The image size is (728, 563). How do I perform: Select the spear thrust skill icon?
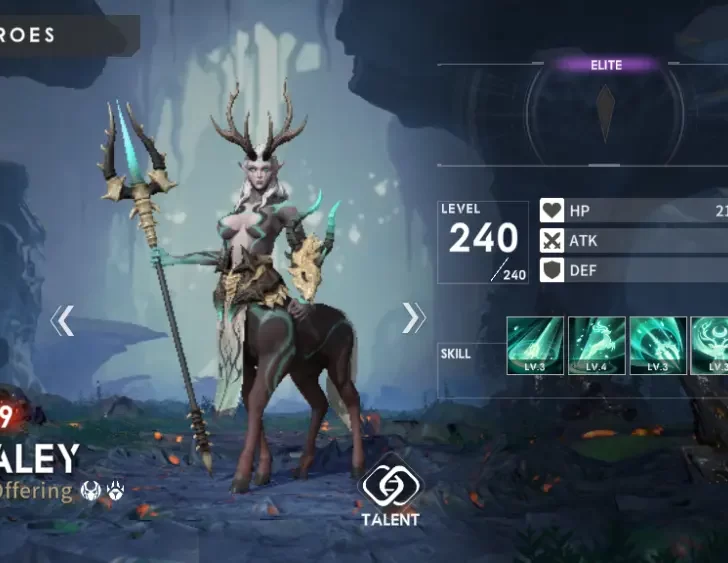click(657, 346)
